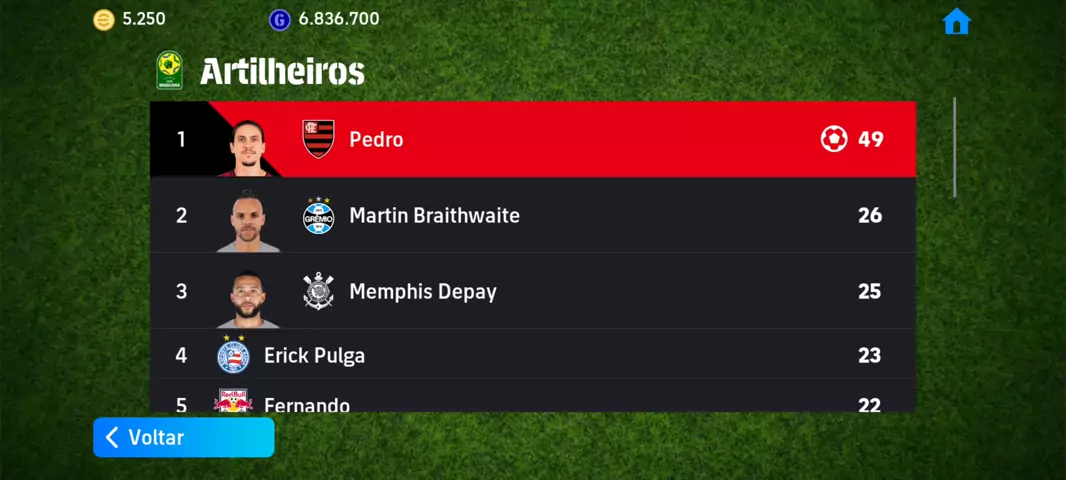Pick the Erick Pulga row
The height and width of the screenshot is (480, 1066).
532,355
